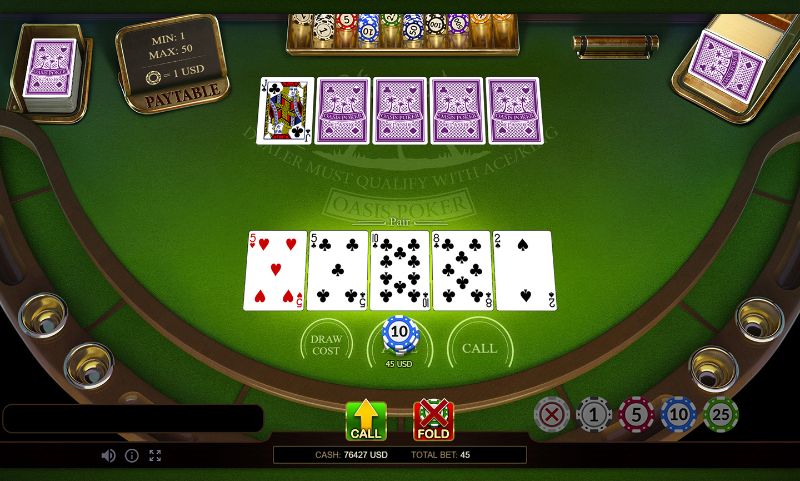Select the 2 of spades card
Screen dimensions: 800x481
coord(523,270)
